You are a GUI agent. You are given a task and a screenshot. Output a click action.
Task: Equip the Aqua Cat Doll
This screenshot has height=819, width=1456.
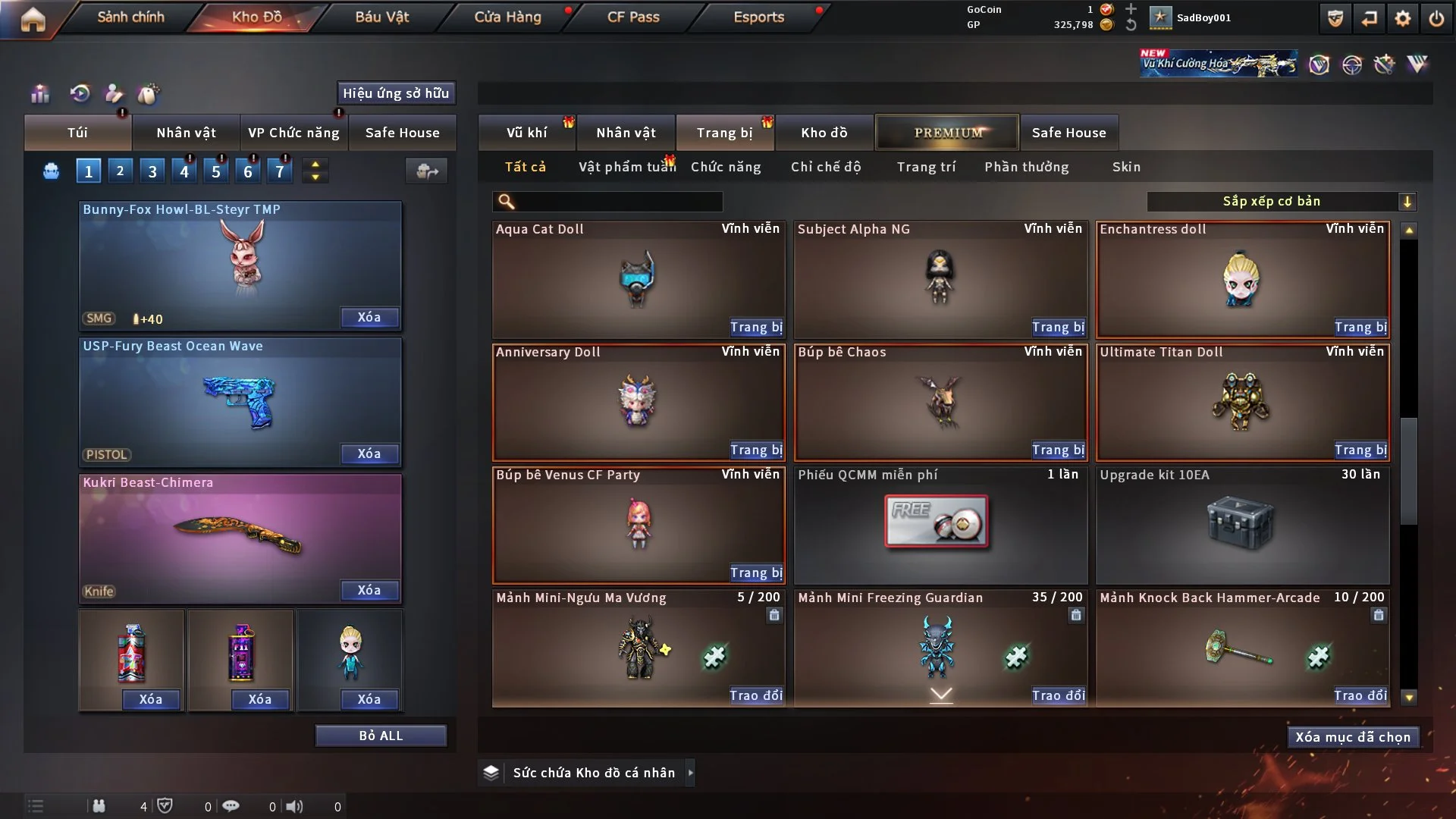[755, 328]
